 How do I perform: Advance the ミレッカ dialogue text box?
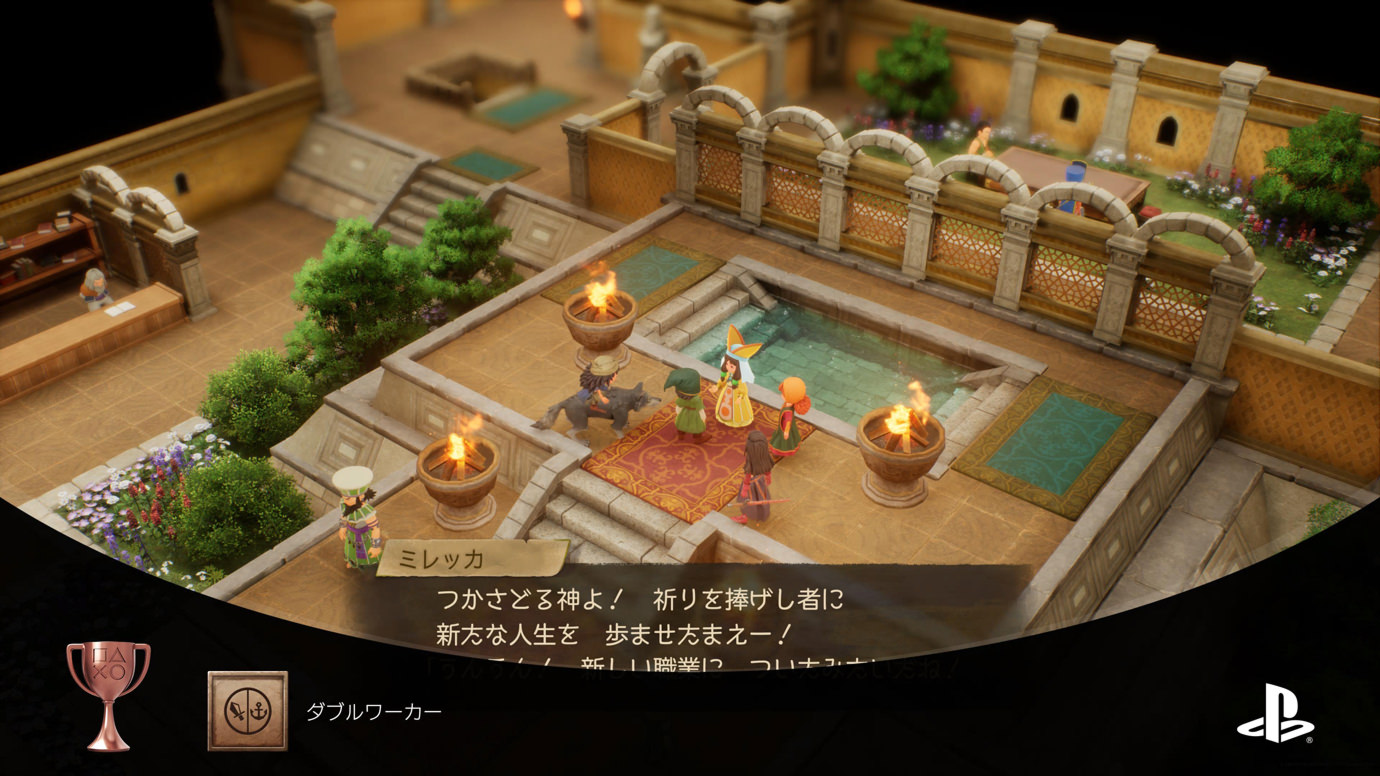[640, 617]
